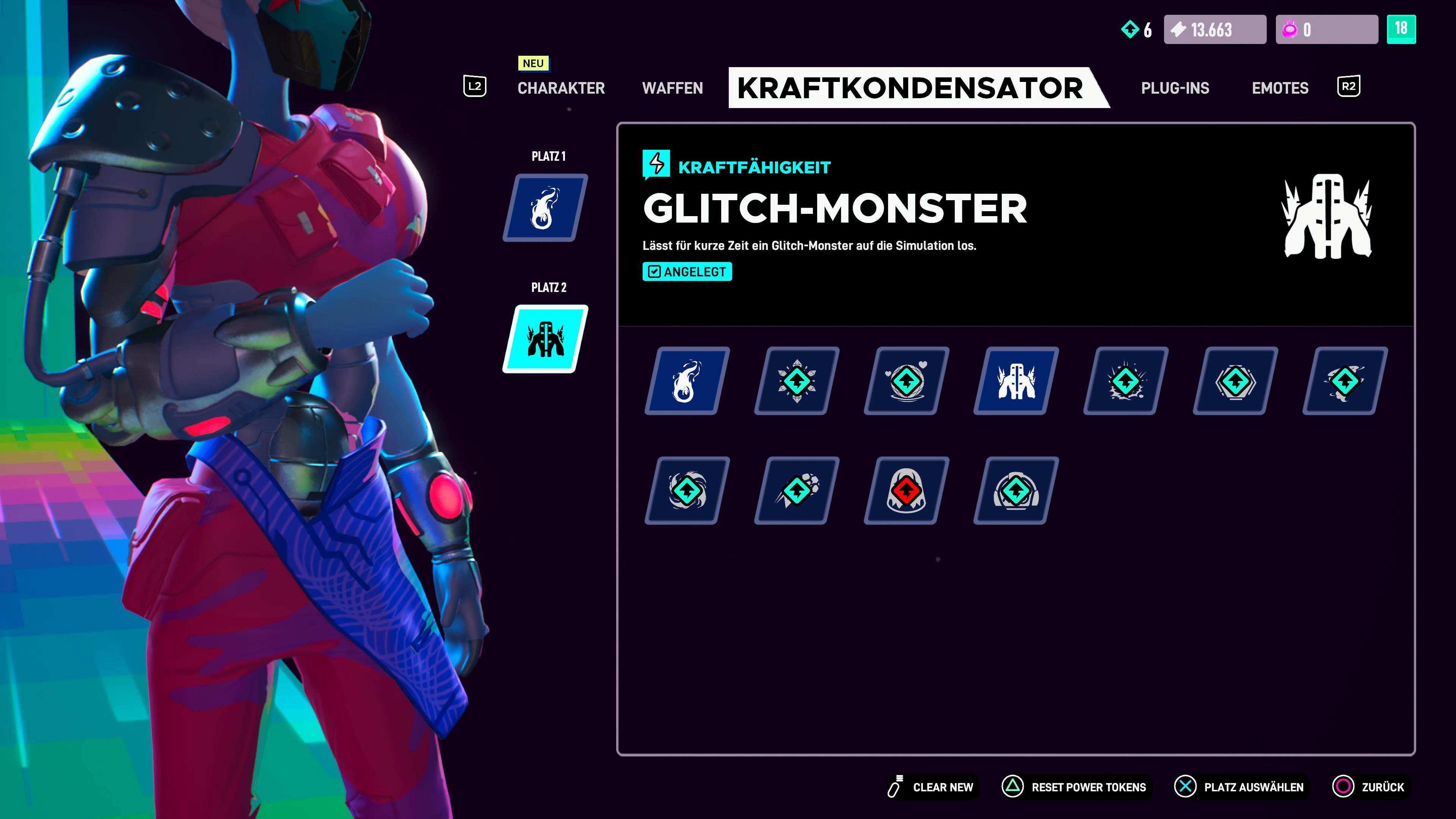Screen dimensions: 1456x819
Task: Select Glitch-Monster in the ability grid
Action: pyautogui.click(x=1016, y=381)
